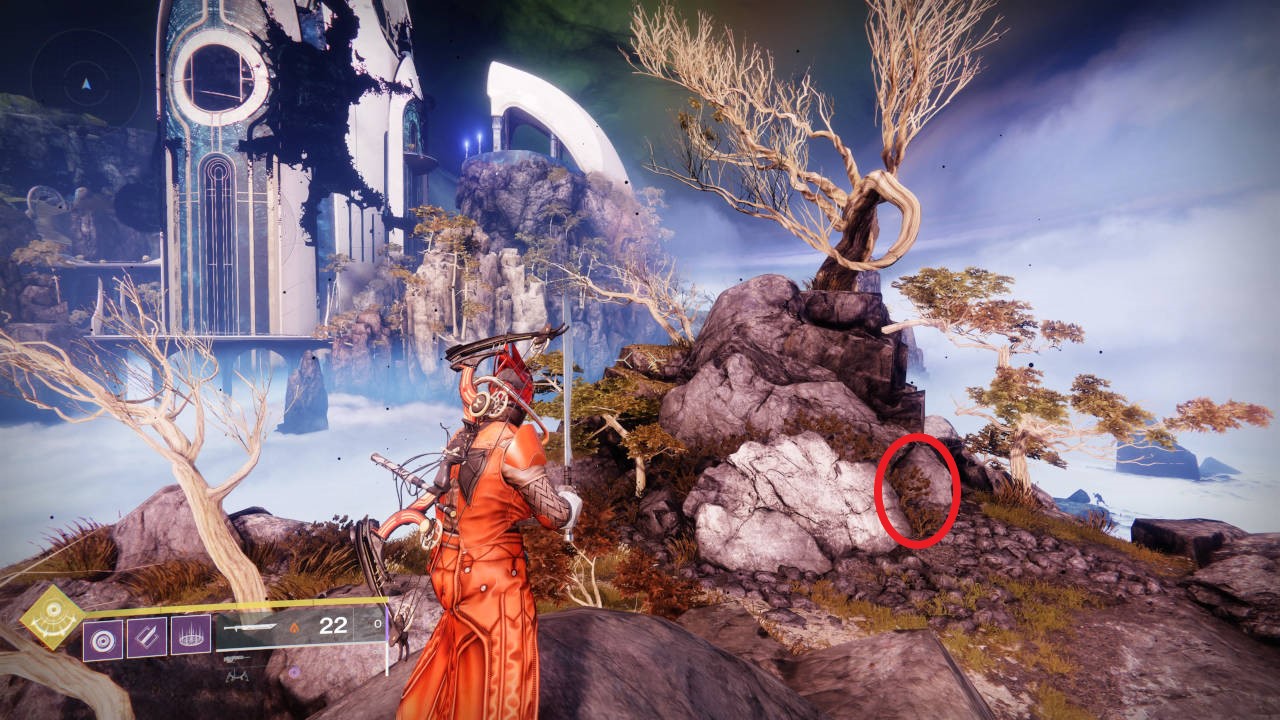Image resolution: width=1280 pixels, height=720 pixels.
Task: Select the vortex grenade ability icon
Action: click(102, 637)
